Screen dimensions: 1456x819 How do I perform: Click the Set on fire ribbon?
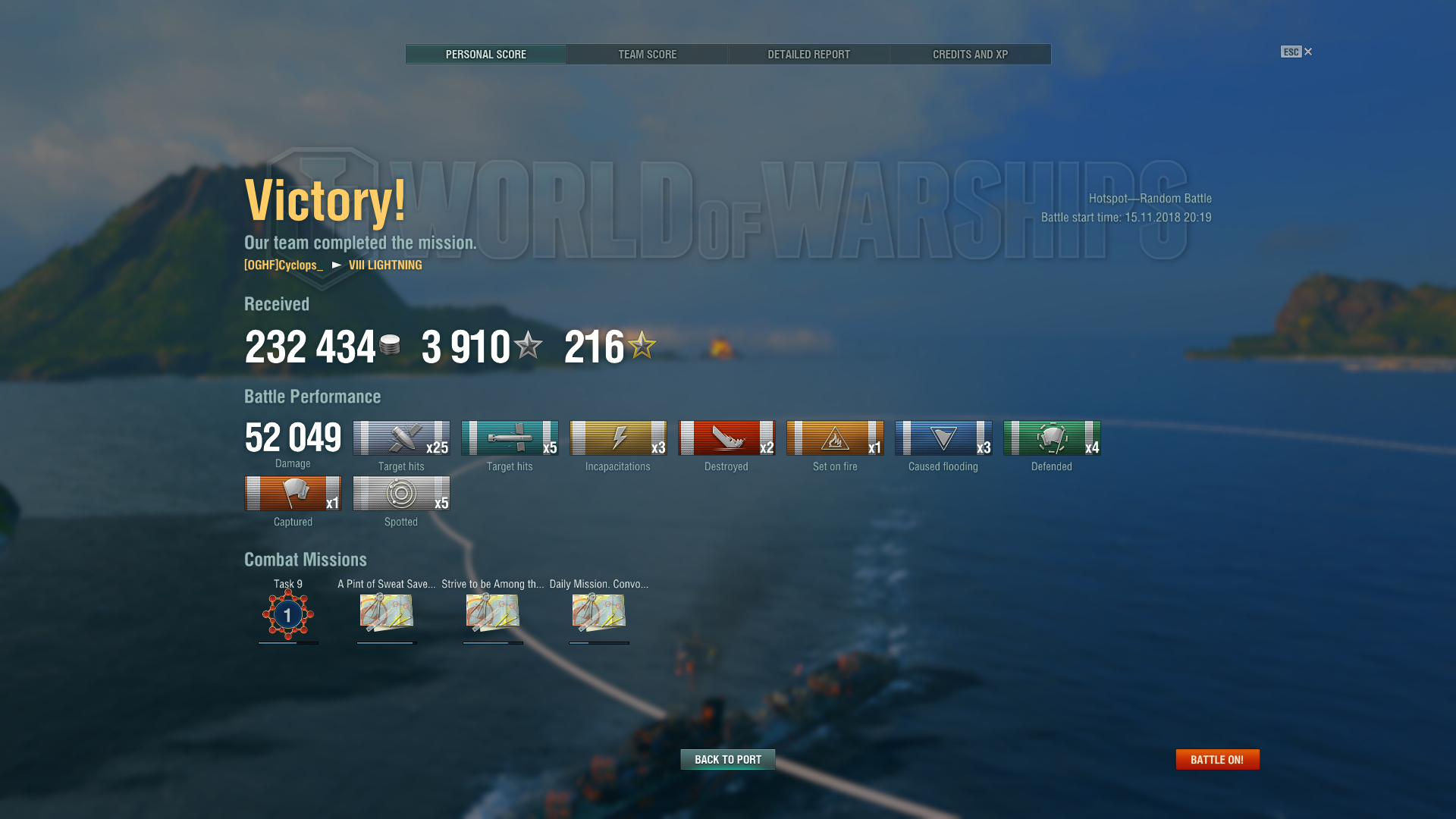835,438
